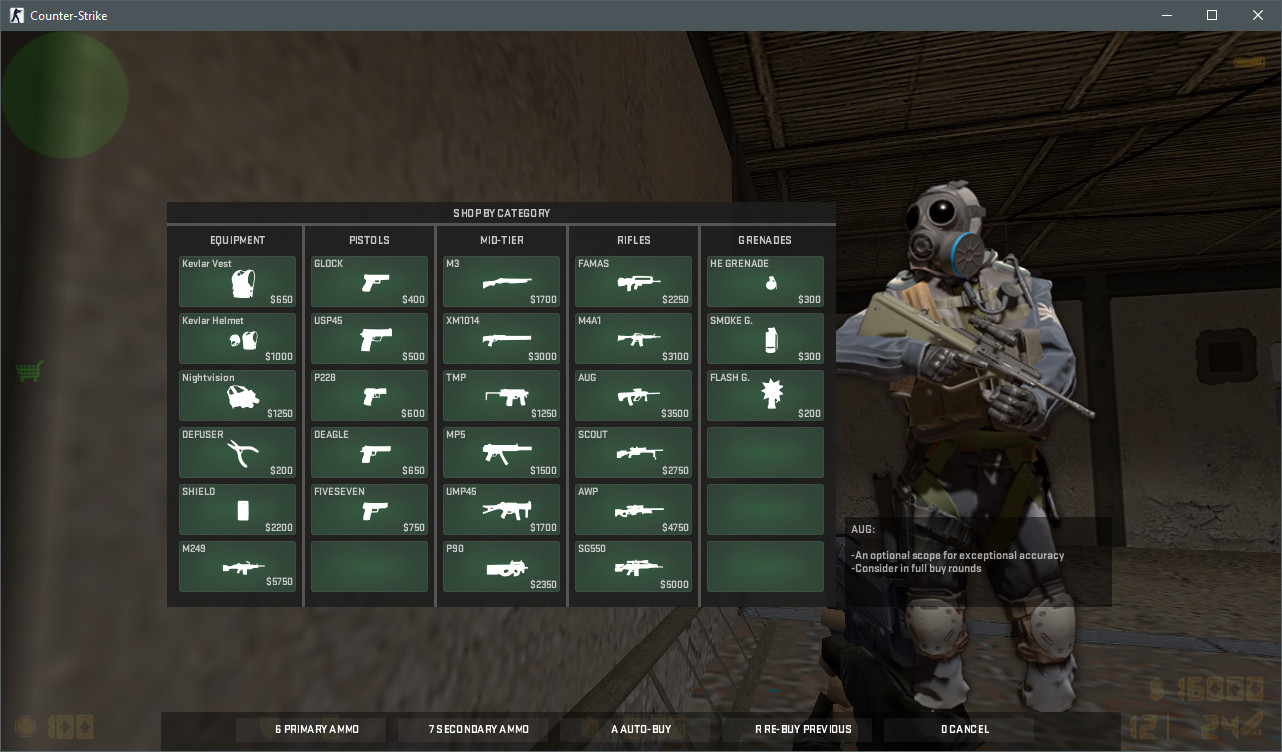This screenshot has width=1282, height=752.
Task: Select the FAMAS rifle
Action: tap(632, 281)
